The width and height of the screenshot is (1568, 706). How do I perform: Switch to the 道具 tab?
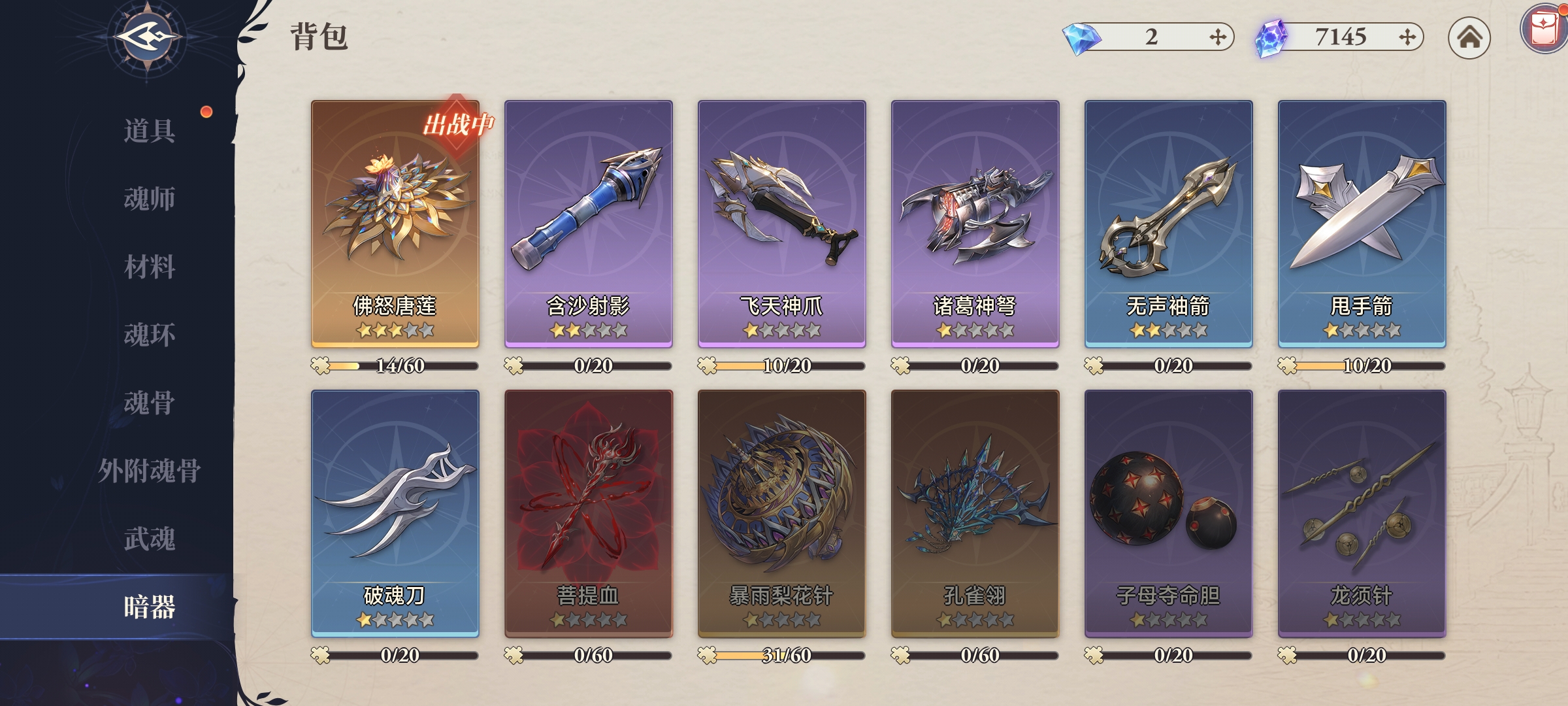coord(150,131)
